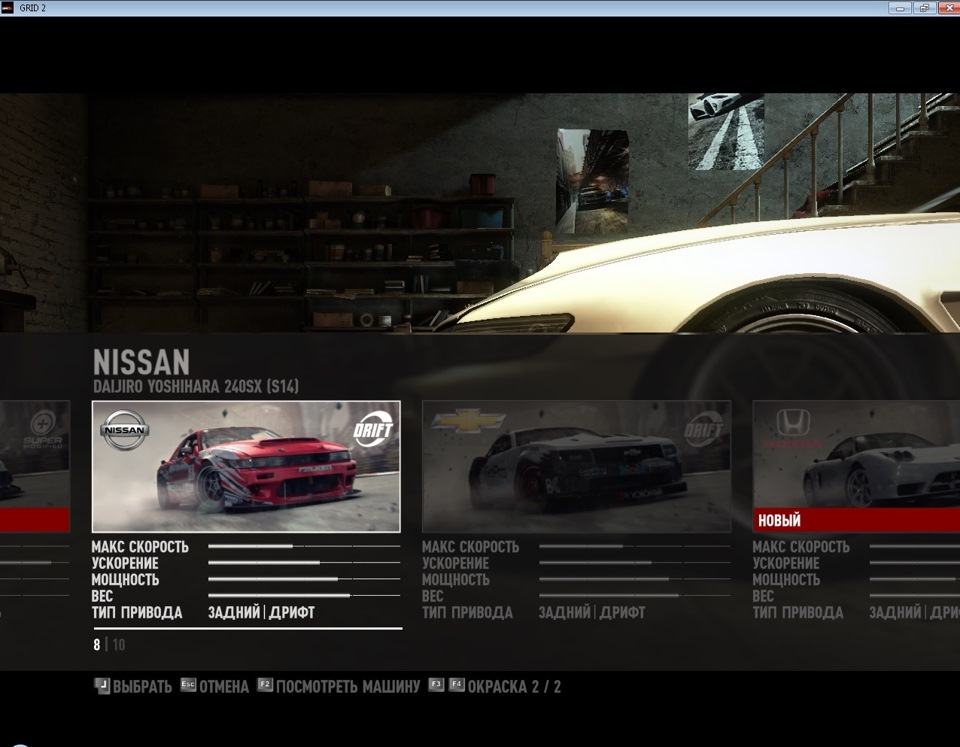Pick the Honda car card marked НОВЫЙ
Viewport: 960px width, 747px height.
[x=856, y=466]
